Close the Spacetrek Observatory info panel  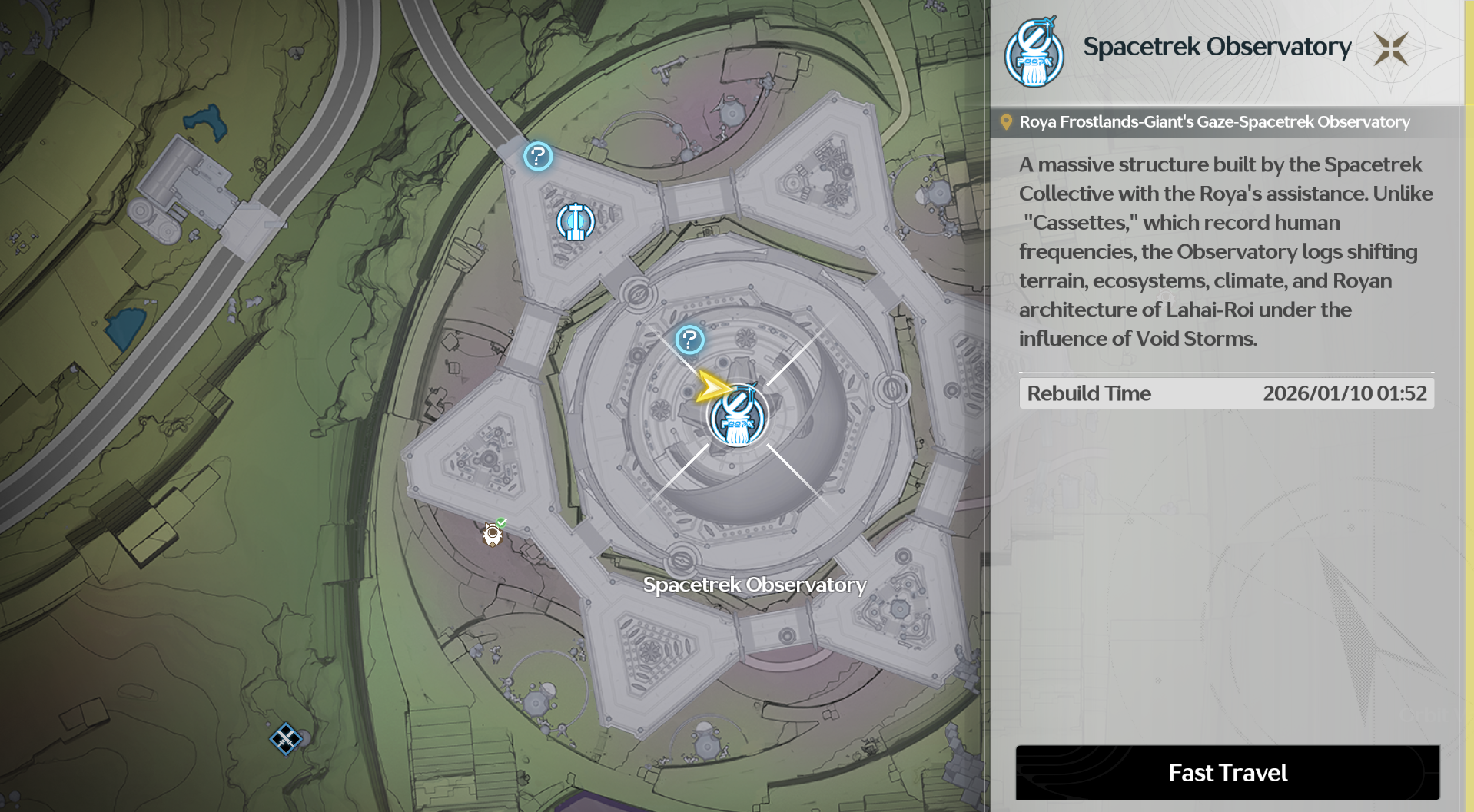[1391, 49]
